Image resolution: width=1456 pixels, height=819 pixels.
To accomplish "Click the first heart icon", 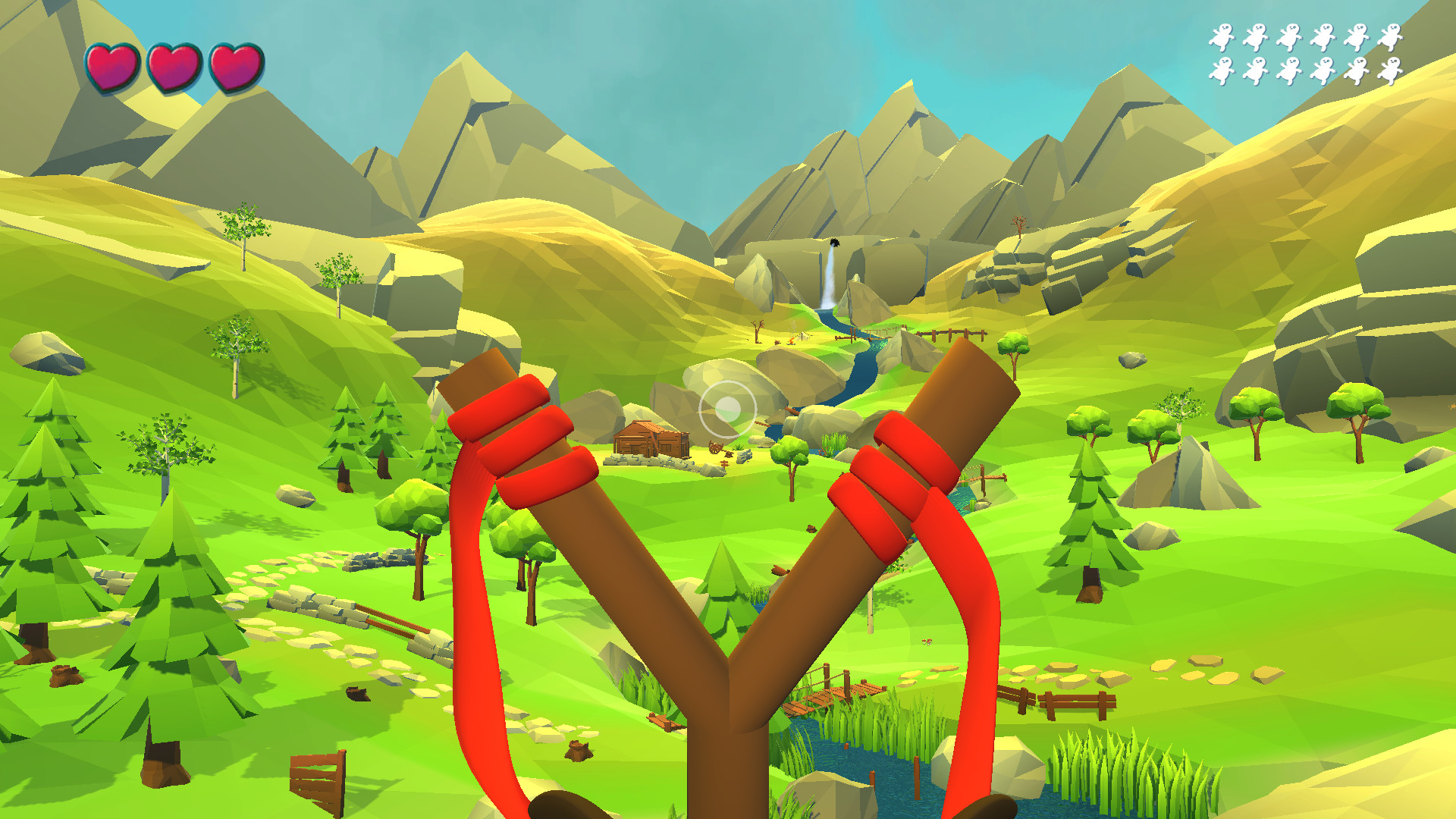I will coord(114,64).
